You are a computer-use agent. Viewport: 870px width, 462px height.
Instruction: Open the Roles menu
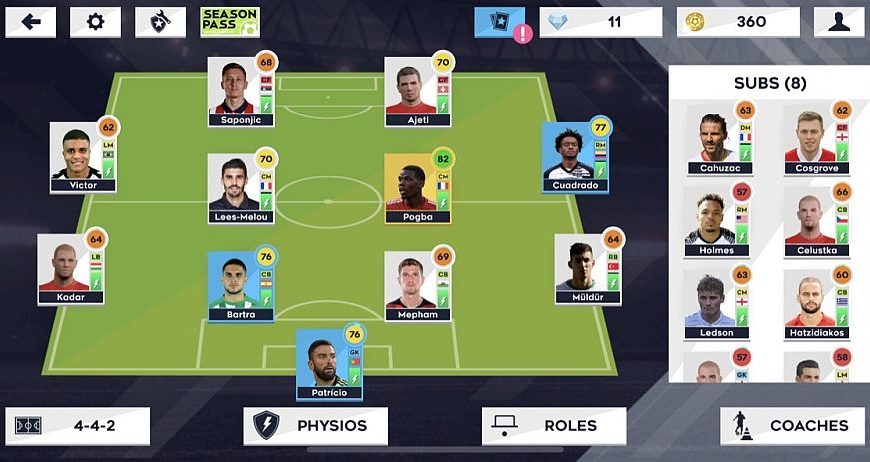point(553,426)
